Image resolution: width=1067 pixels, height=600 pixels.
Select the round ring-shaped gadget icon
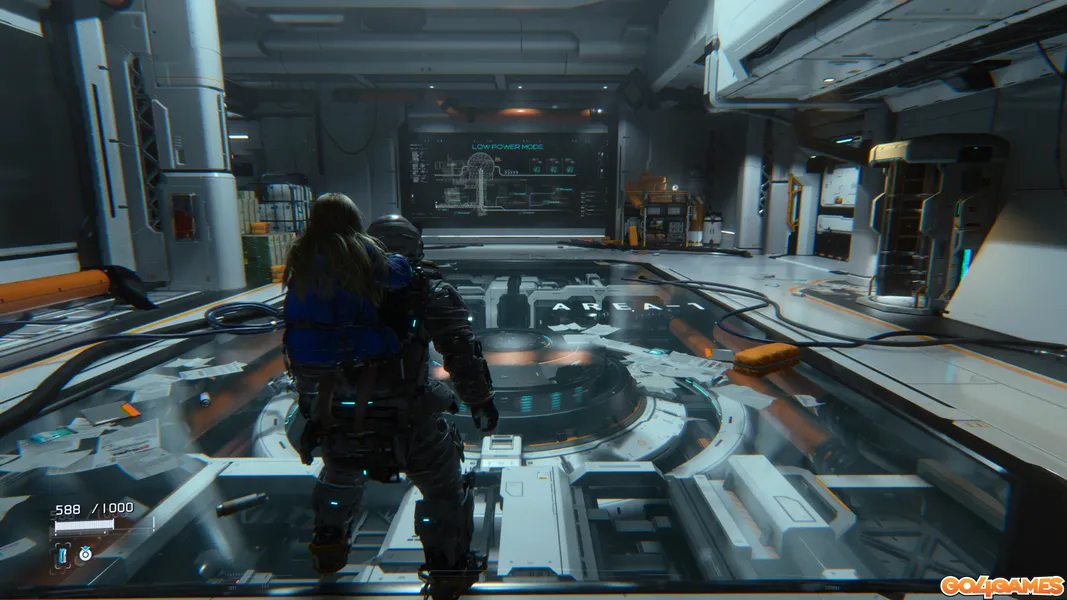85,553
